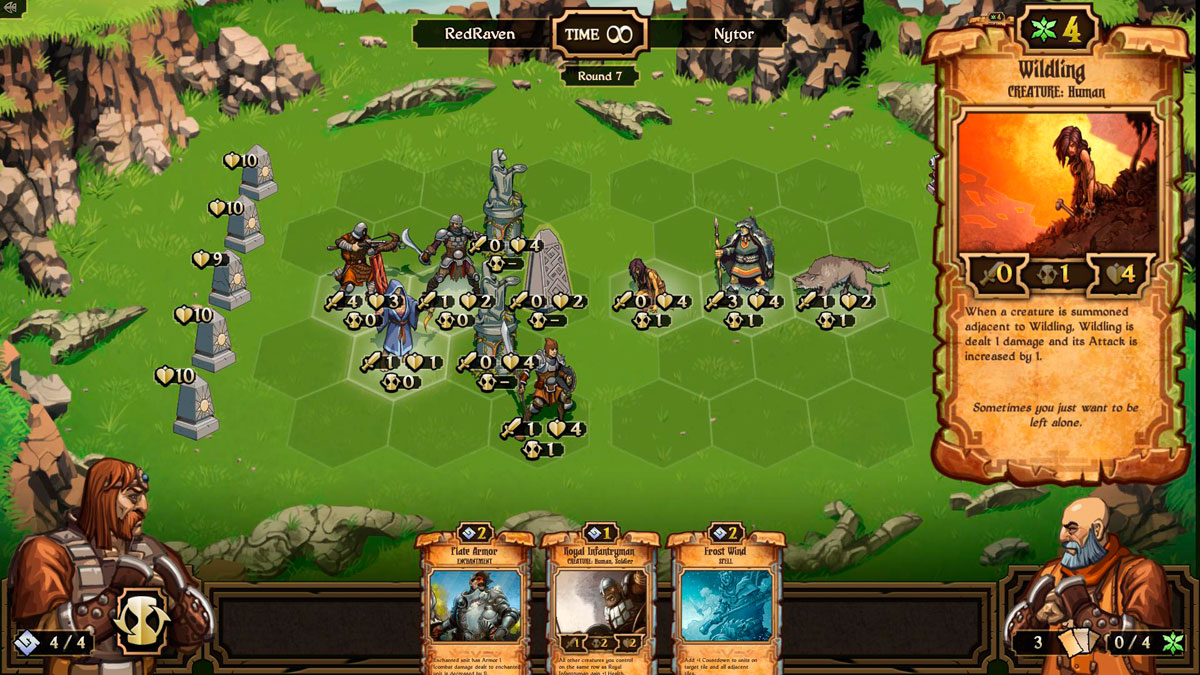
Task: Select the spear-wielding elder unit
Action: [x=740, y=258]
